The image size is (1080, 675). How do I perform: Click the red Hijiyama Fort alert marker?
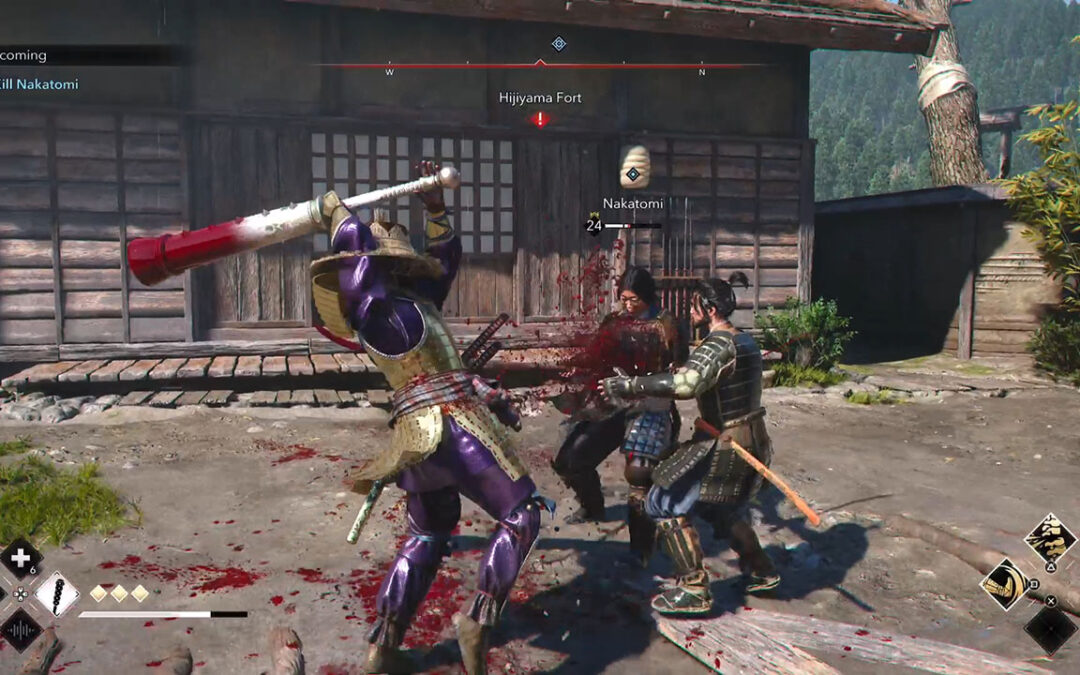pos(540,120)
